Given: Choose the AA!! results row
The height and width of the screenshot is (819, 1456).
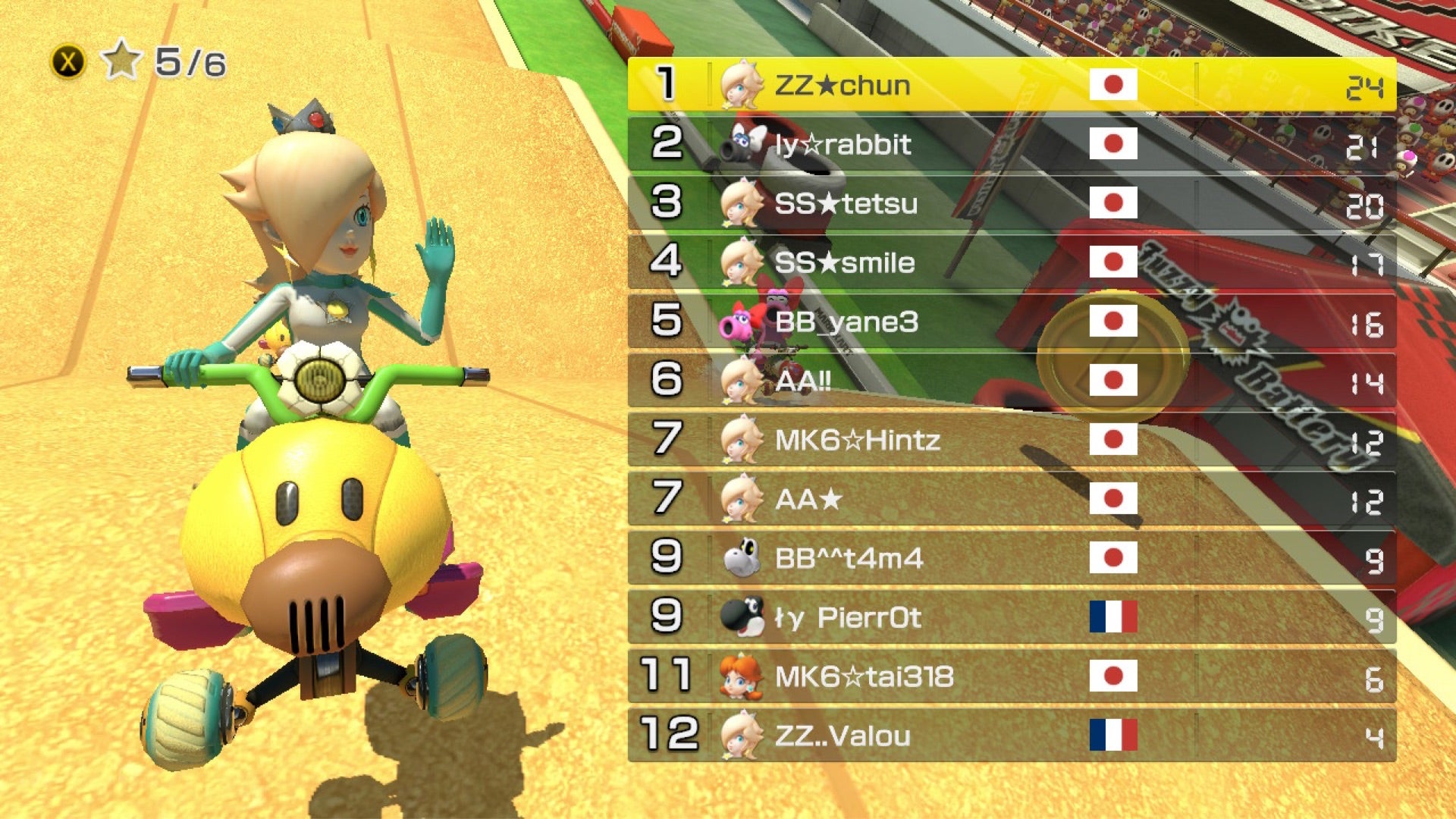Looking at the screenshot, I should pos(1012,381).
